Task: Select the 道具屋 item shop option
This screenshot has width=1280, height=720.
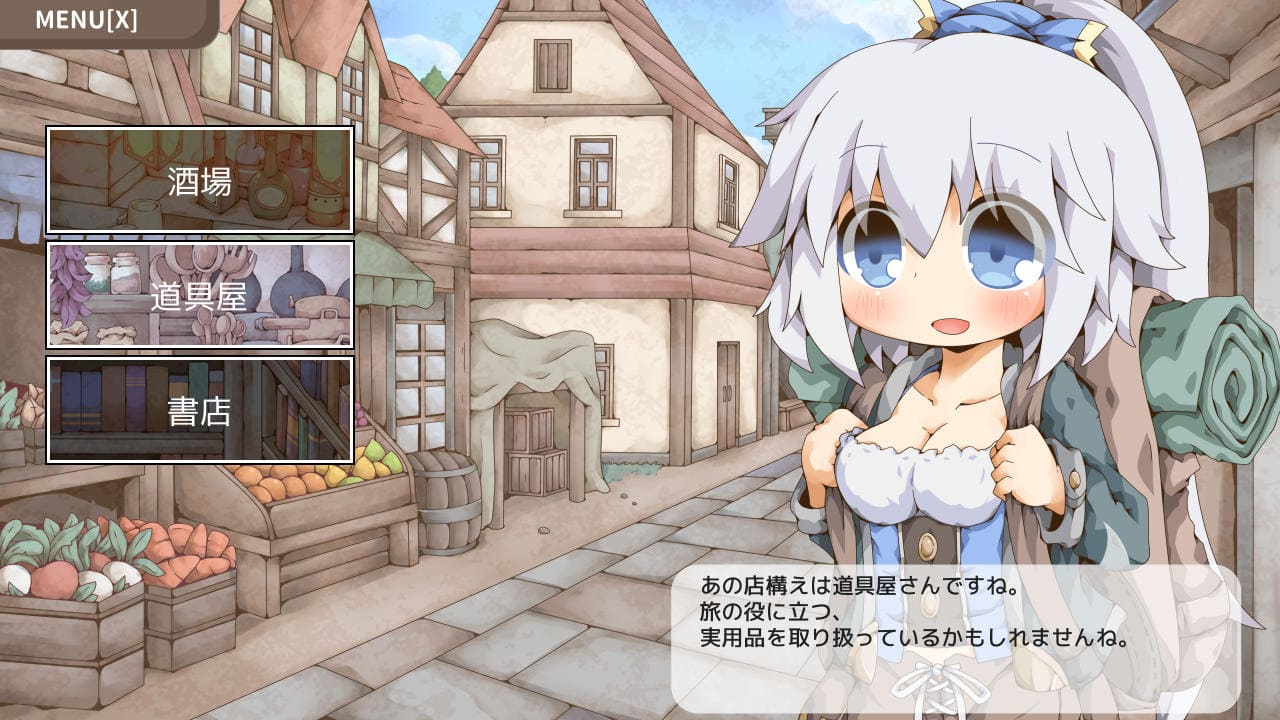Action: (200, 295)
